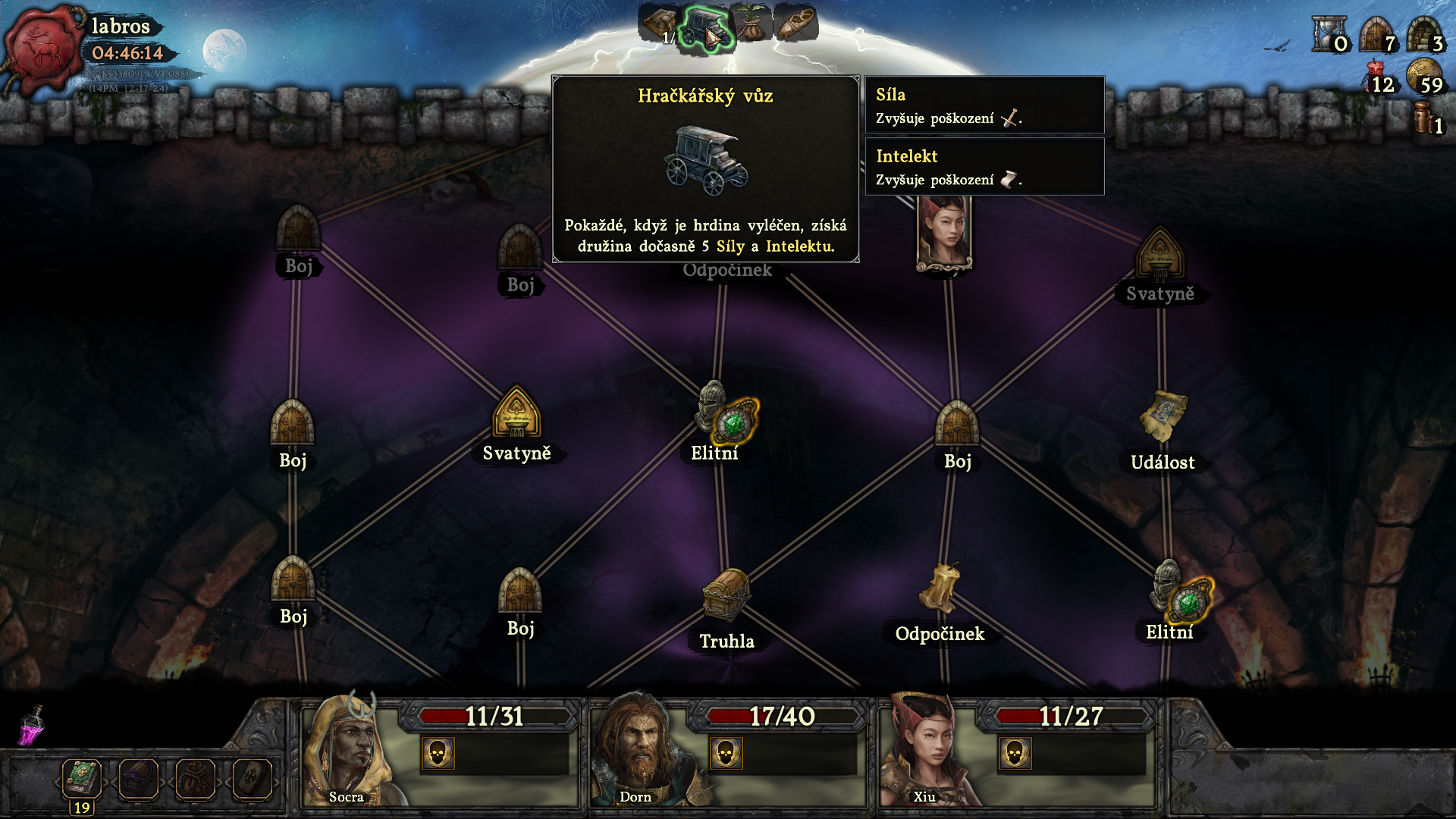Select the leather shoe relic icon
Screen dimensions: 1456x819
795,24
